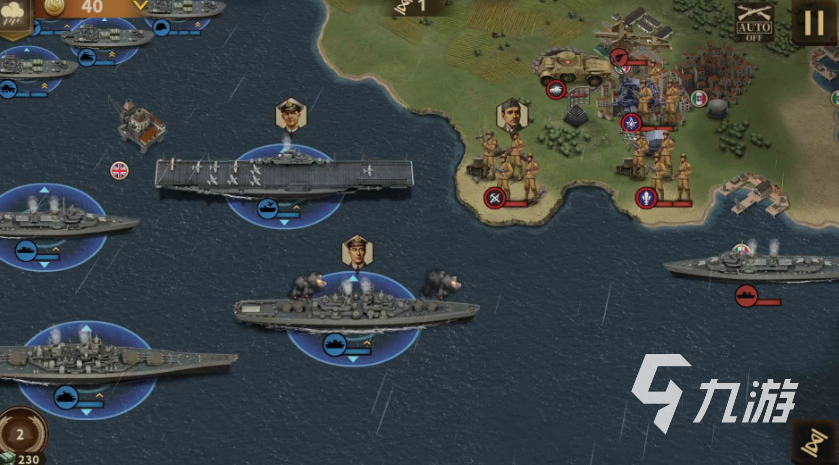The width and height of the screenshot is (839, 465).
Task: Select the enemy Italian warship with red marker
Action: [x=750, y=266]
